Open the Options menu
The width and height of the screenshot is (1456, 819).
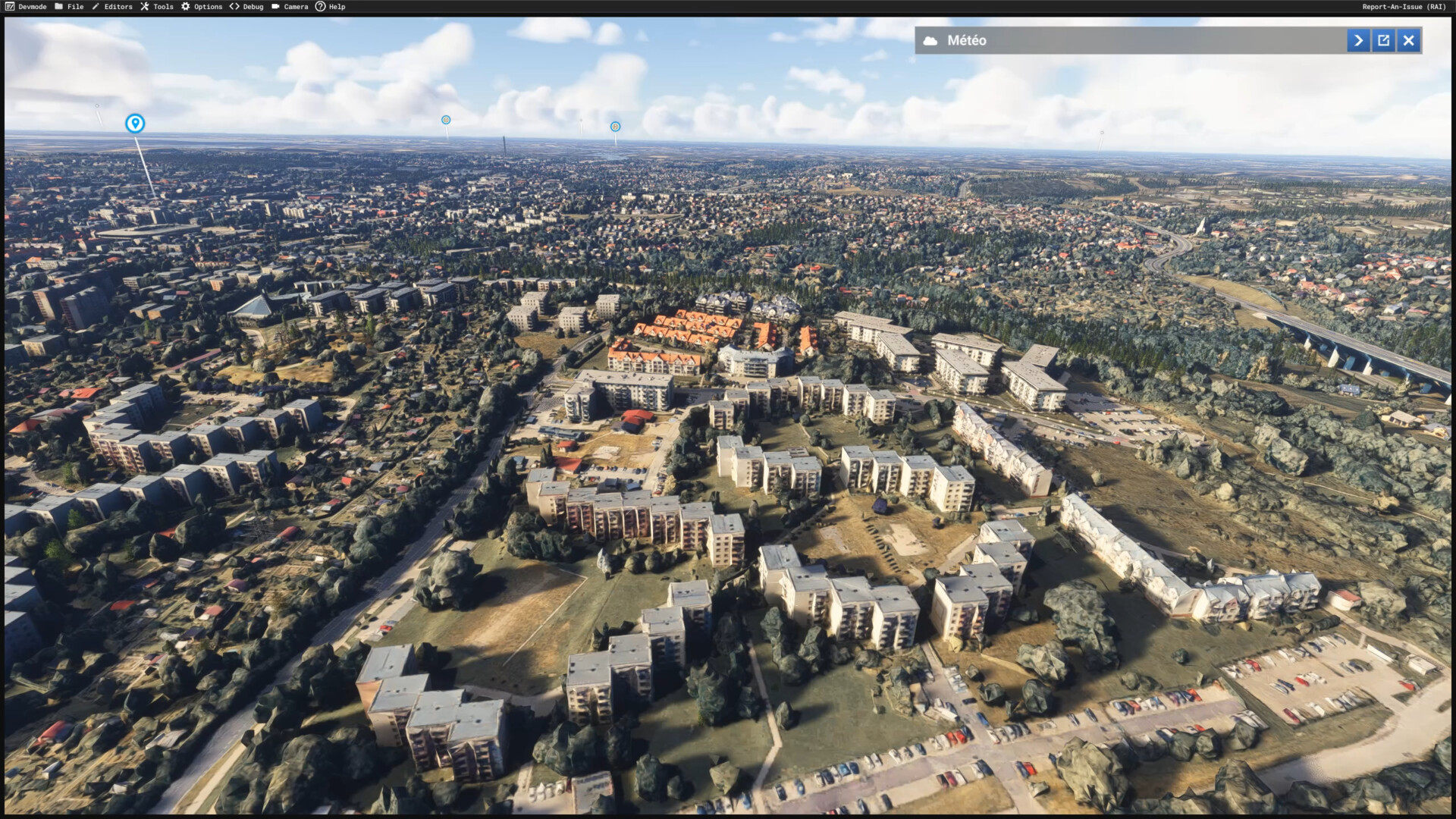tap(202, 7)
